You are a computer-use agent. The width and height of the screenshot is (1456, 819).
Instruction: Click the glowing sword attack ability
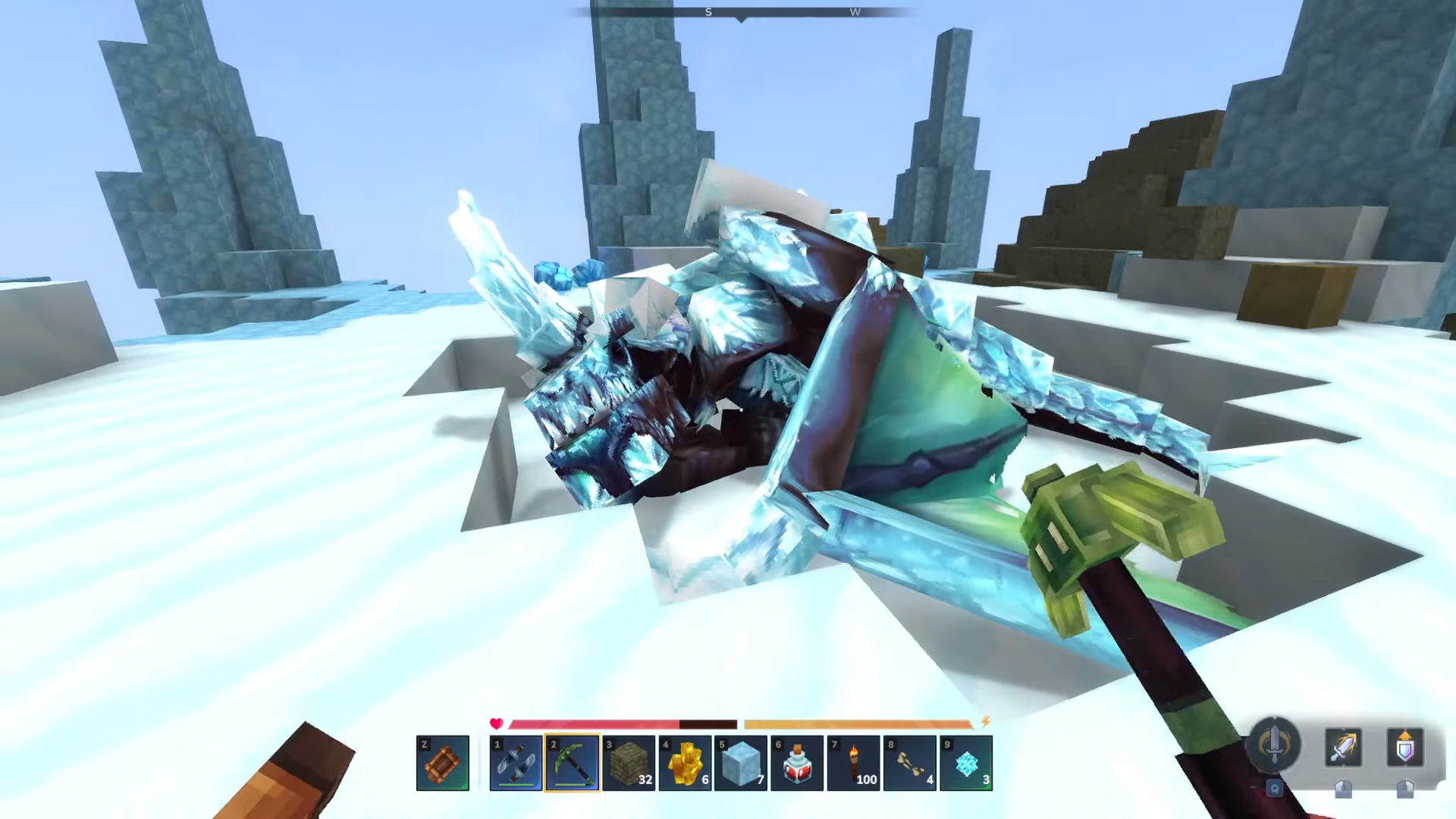click(x=1342, y=748)
